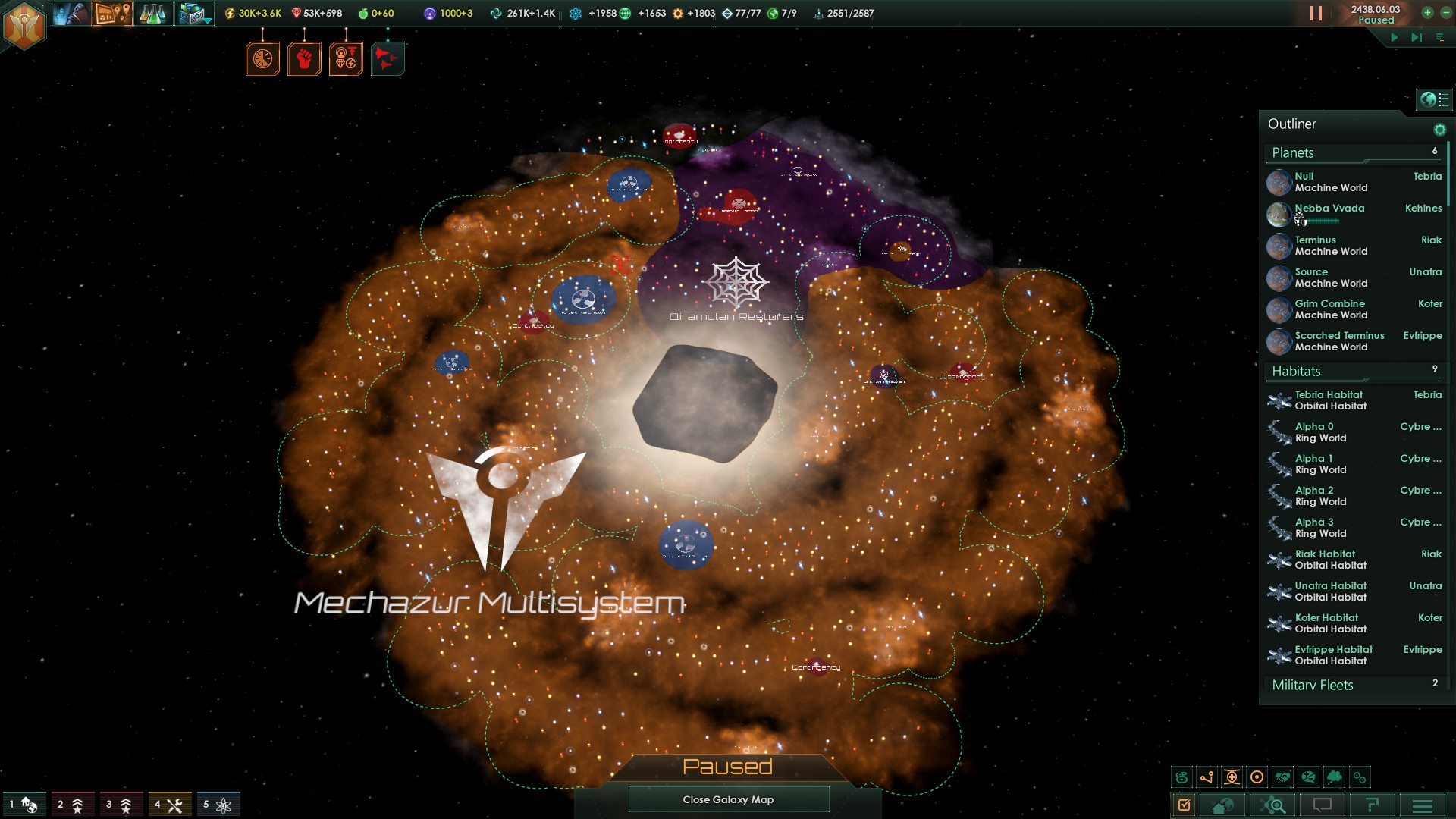Open the main menu hamburger button
This screenshot has height=819, width=1456.
[x=1423, y=805]
